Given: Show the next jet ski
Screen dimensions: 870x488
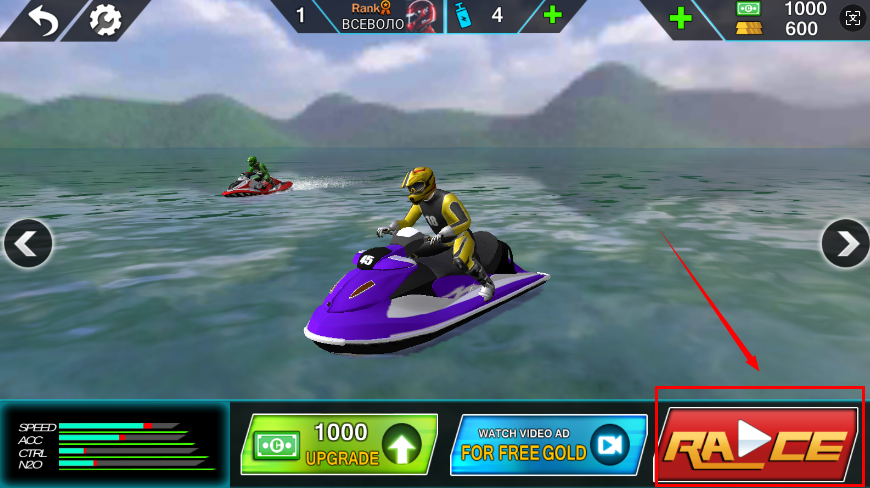Looking at the screenshot, I should click(845, 244).
